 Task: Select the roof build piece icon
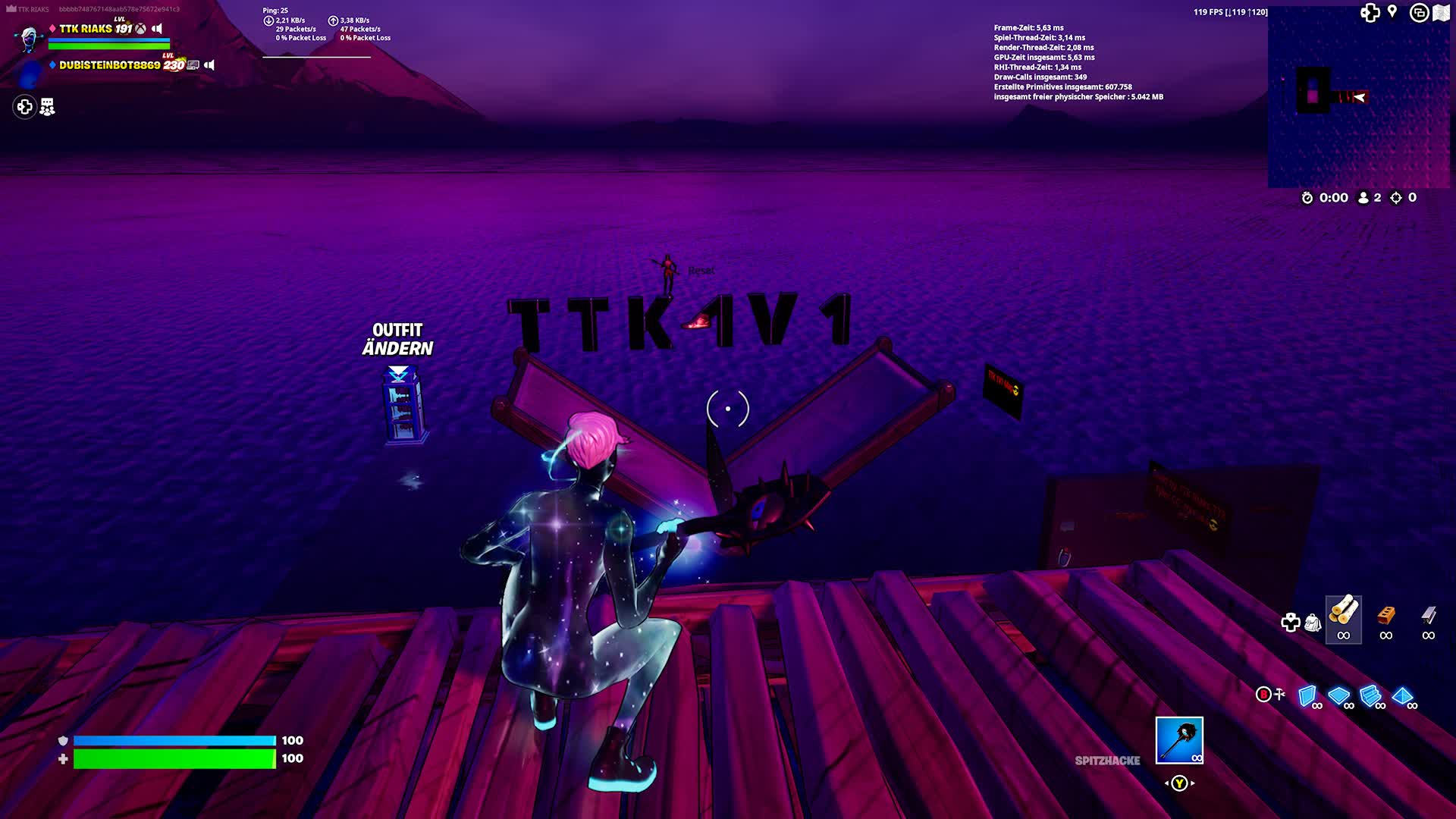[x=1403, y=695]
